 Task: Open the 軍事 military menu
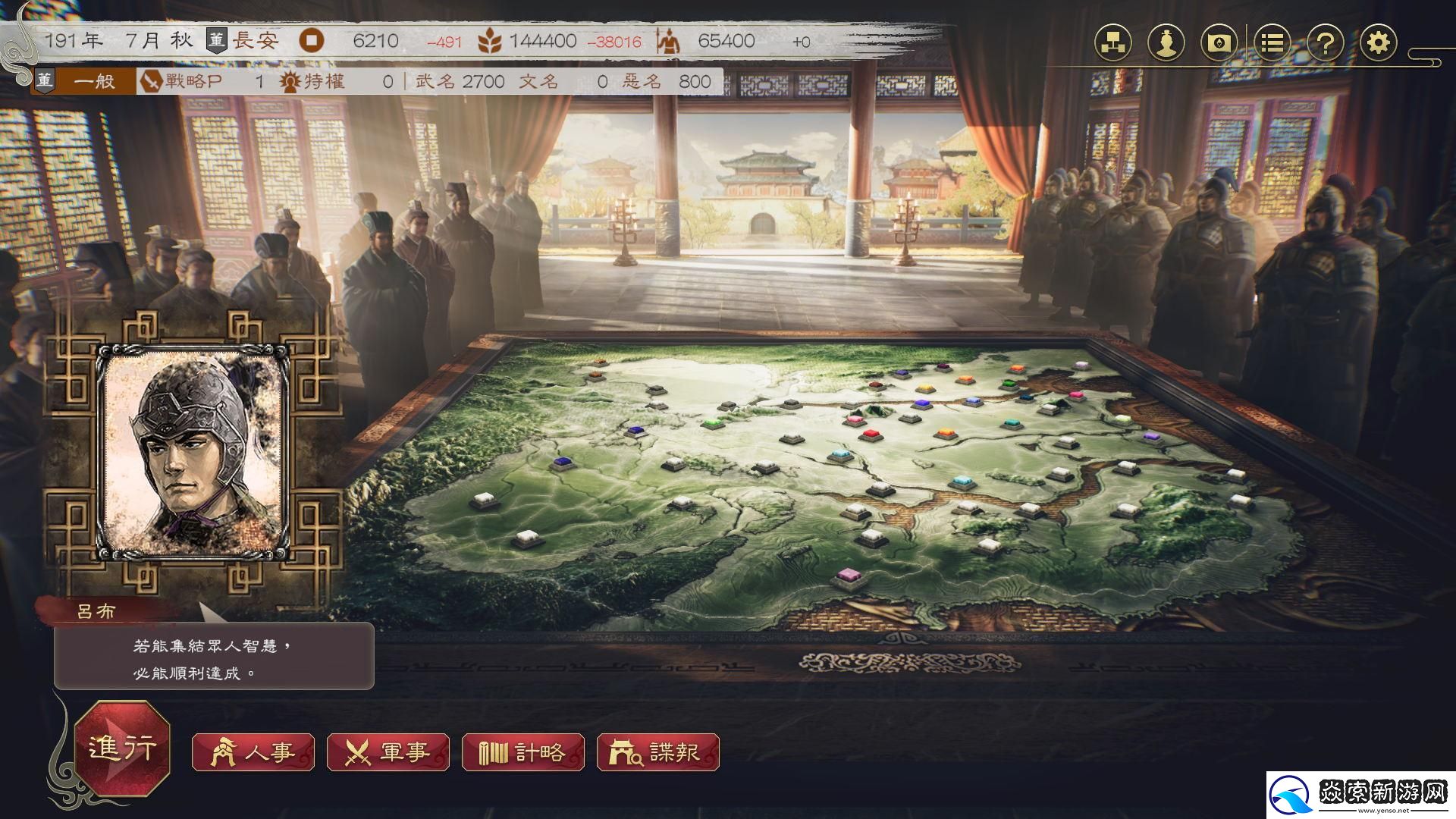388,753
